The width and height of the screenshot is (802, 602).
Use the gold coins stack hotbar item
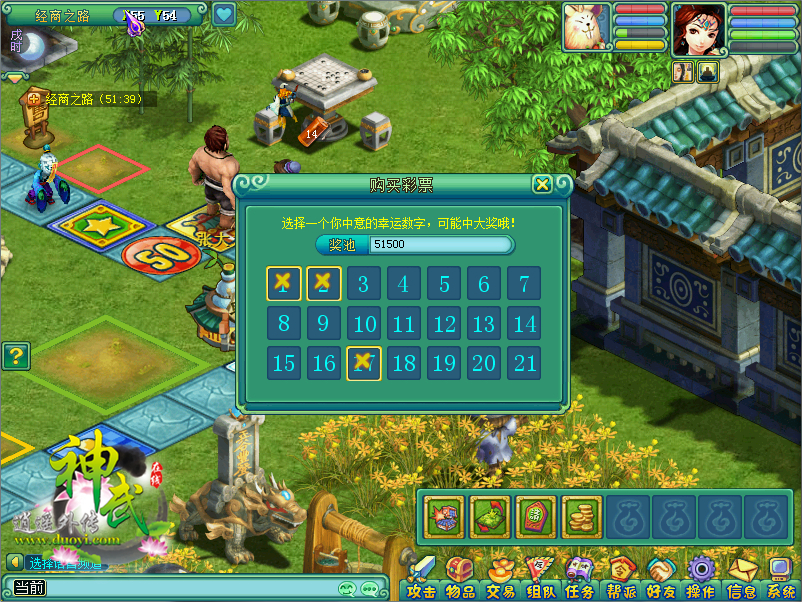[581, 517]
